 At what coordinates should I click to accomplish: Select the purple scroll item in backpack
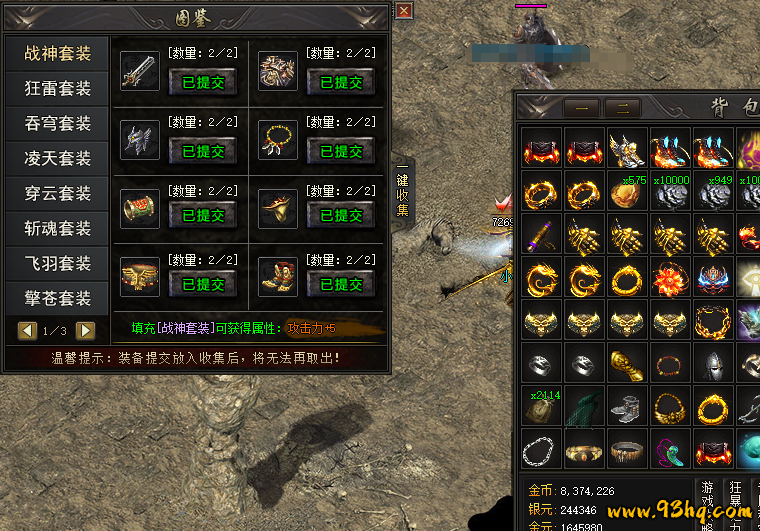[x=541, y=235]
